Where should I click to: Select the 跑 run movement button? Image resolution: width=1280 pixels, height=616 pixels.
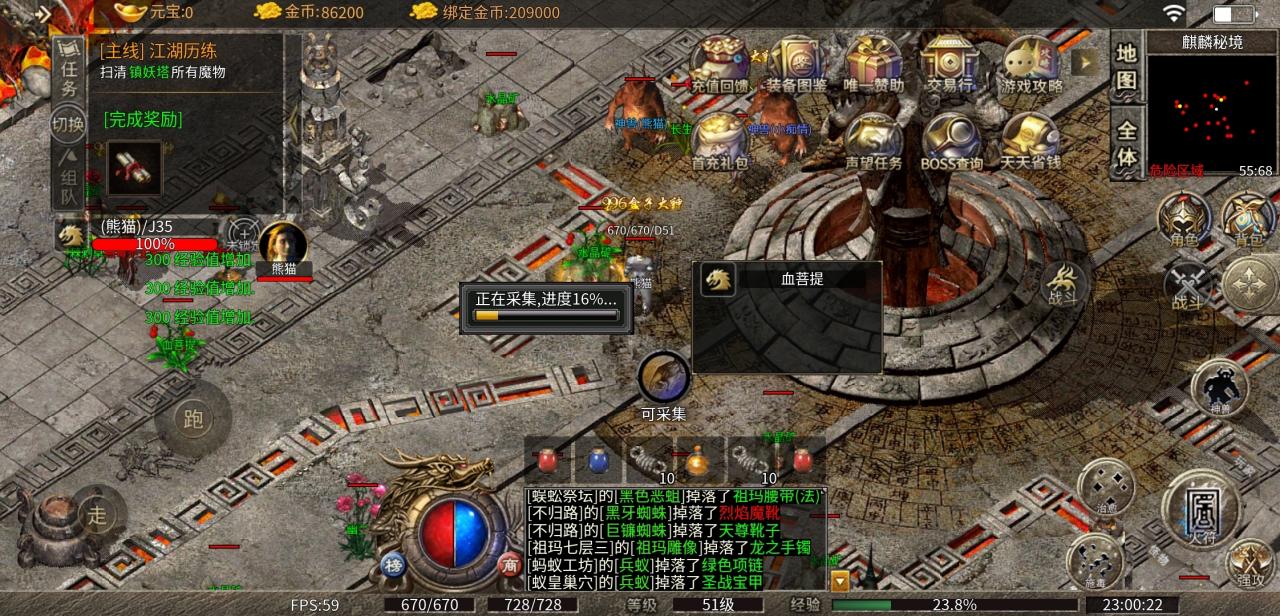tap(193, 419)
